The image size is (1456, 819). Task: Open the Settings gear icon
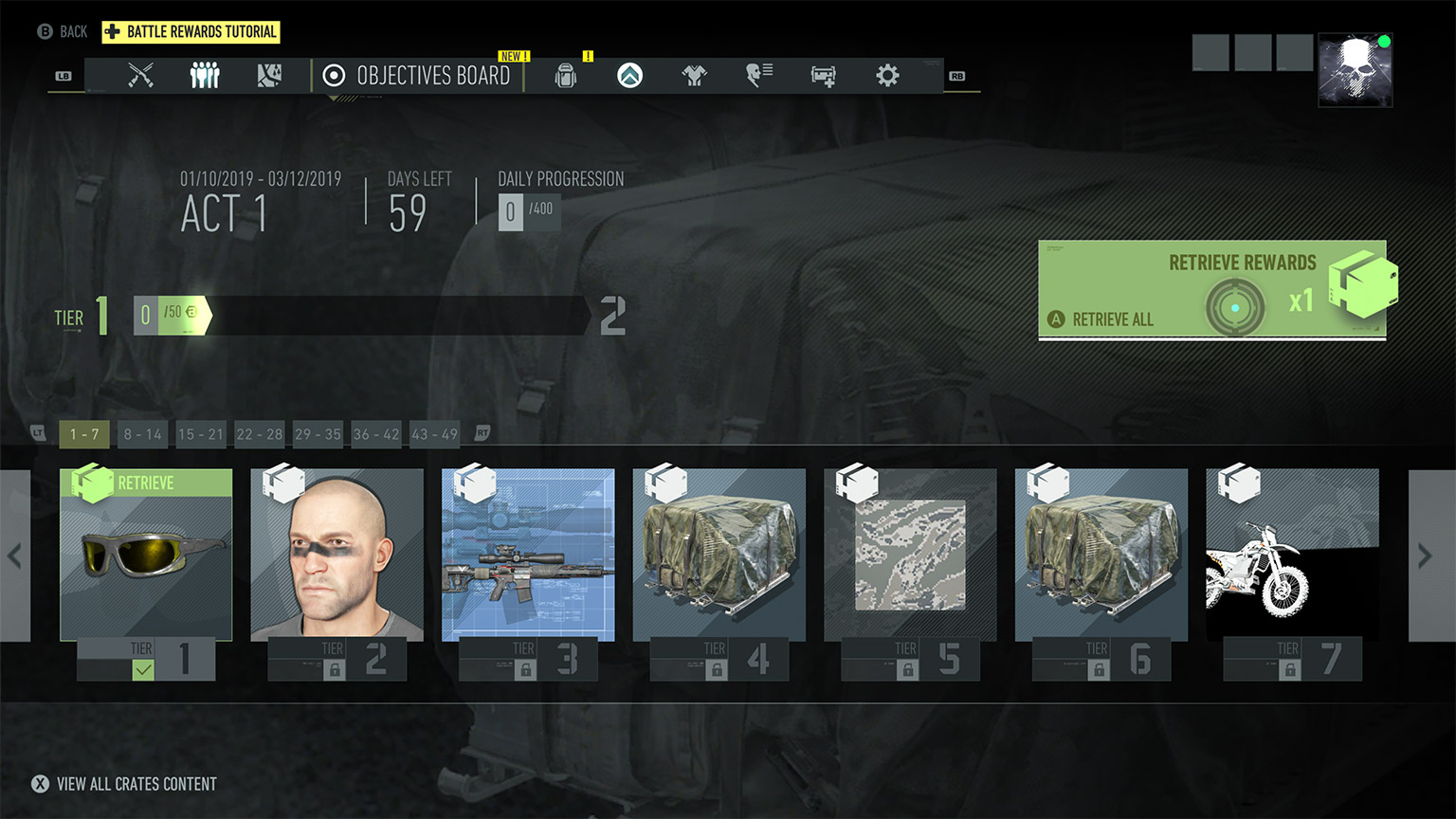(886, 75)
